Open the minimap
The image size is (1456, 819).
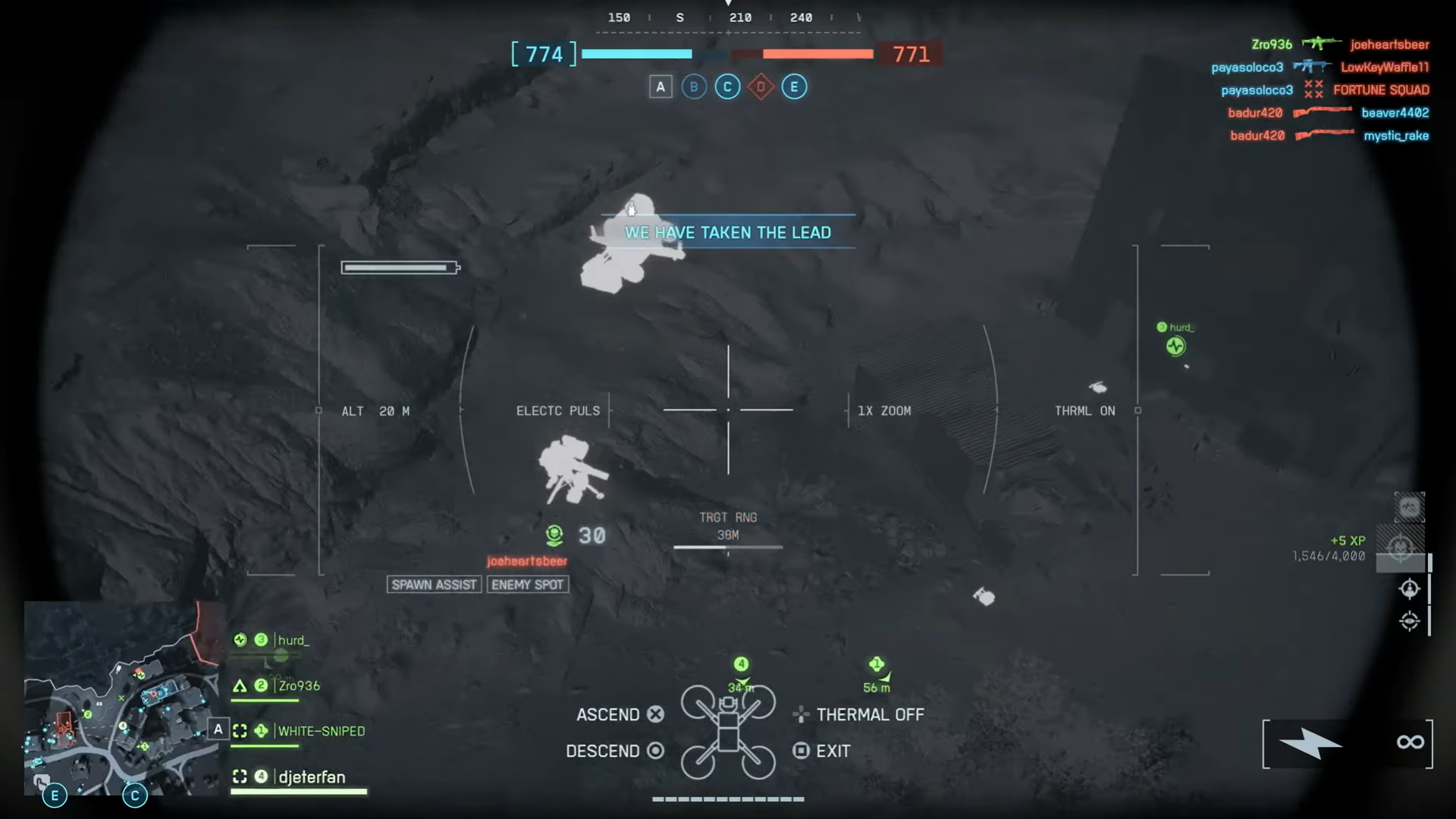pyautogui.click(x=121, y=698)
